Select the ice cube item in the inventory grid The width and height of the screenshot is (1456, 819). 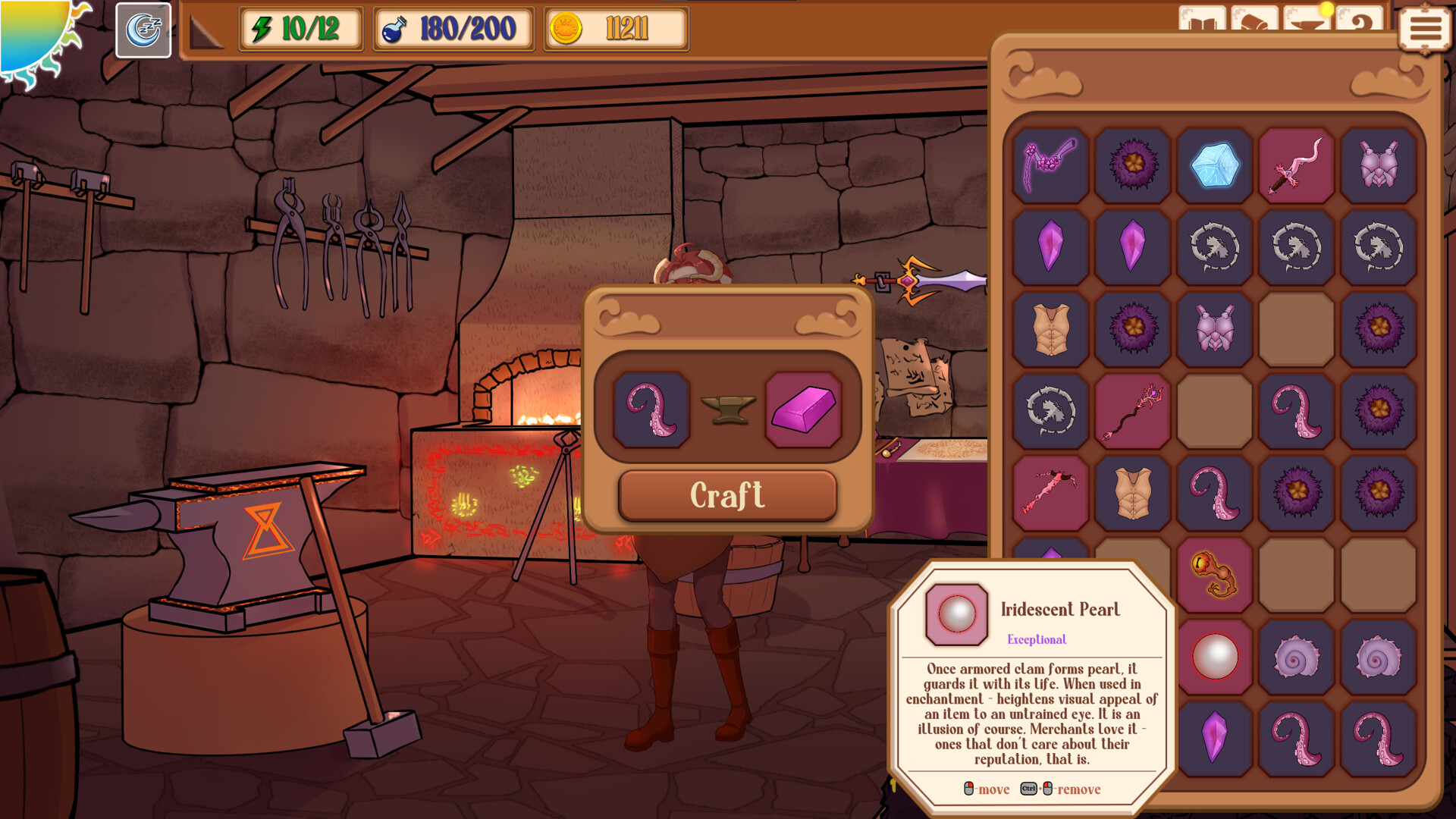tap(1214, 166)
